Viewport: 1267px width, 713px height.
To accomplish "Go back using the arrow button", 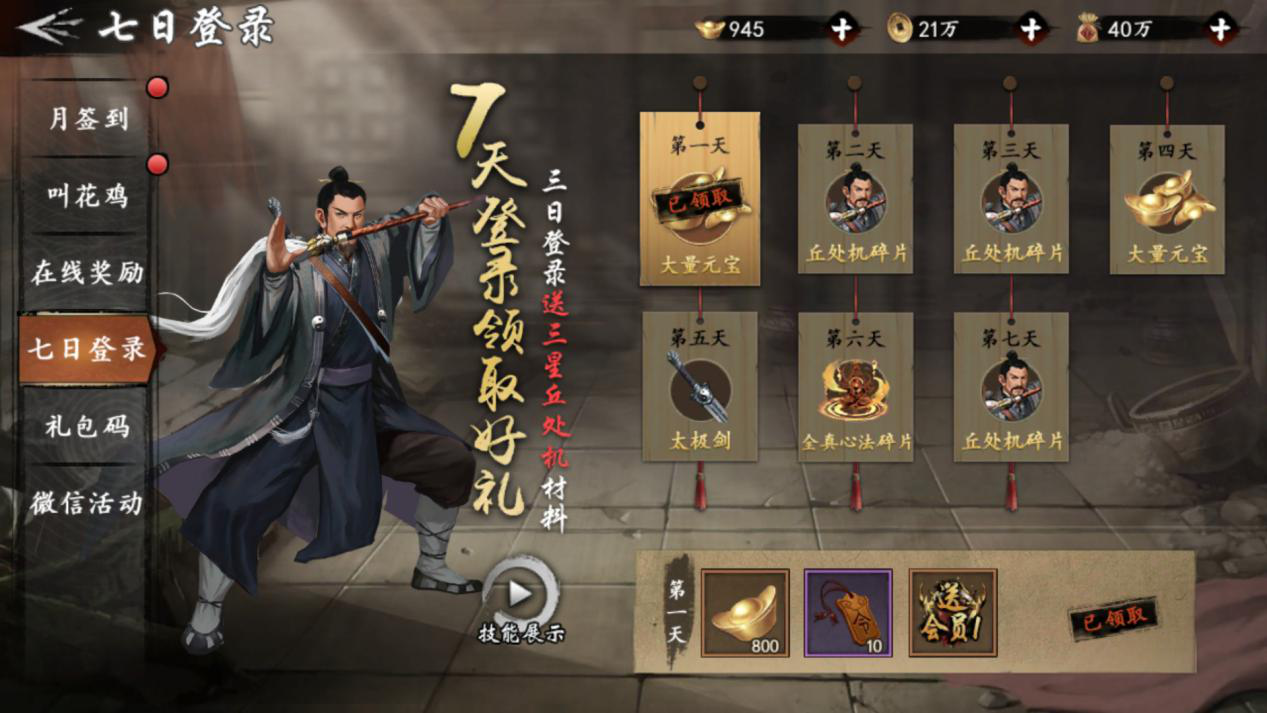I will tap(49, 28).
